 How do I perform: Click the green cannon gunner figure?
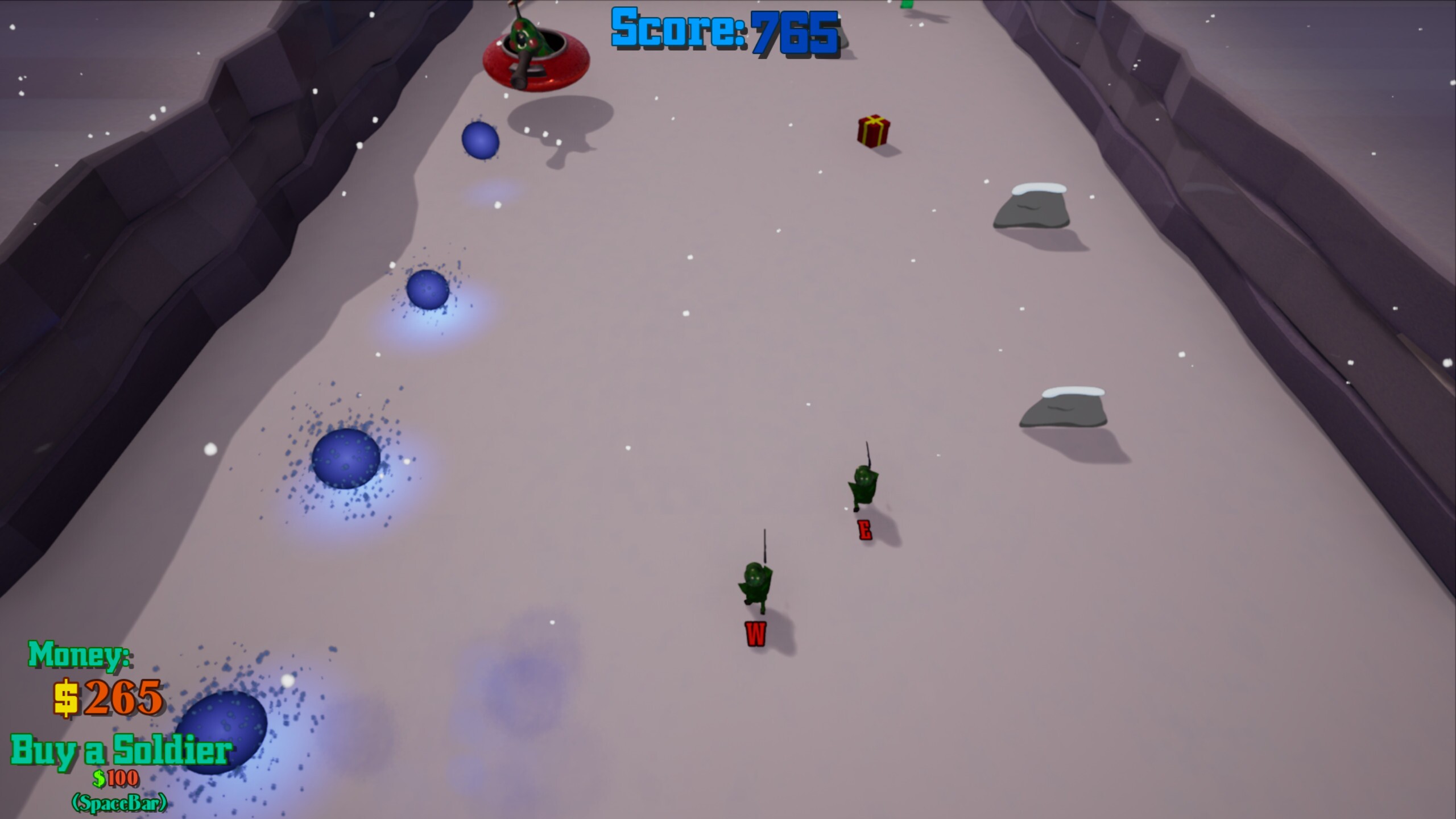tap(526, 34)
